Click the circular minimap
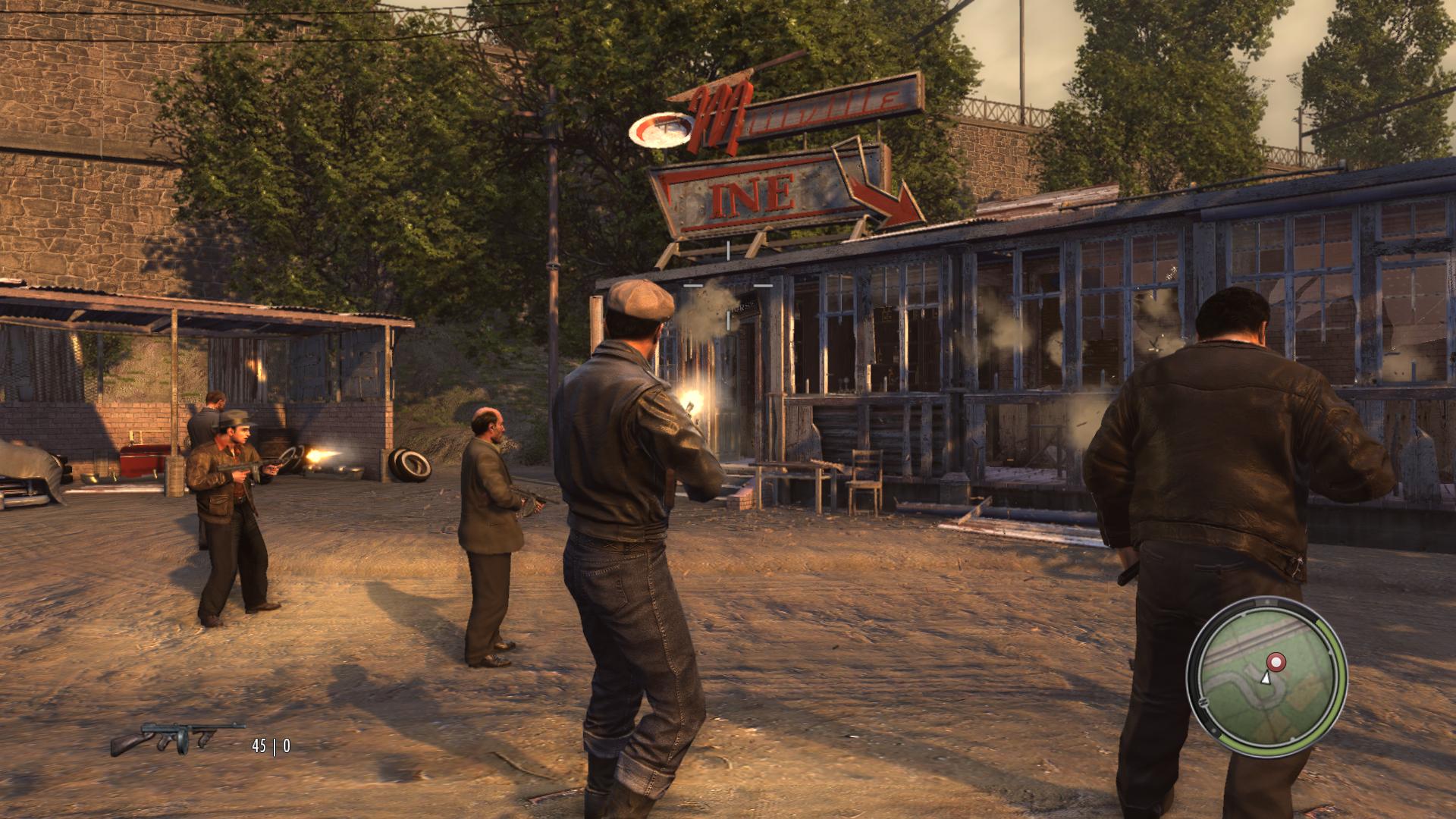The image size is (1456, 819). coord(1266,676)
